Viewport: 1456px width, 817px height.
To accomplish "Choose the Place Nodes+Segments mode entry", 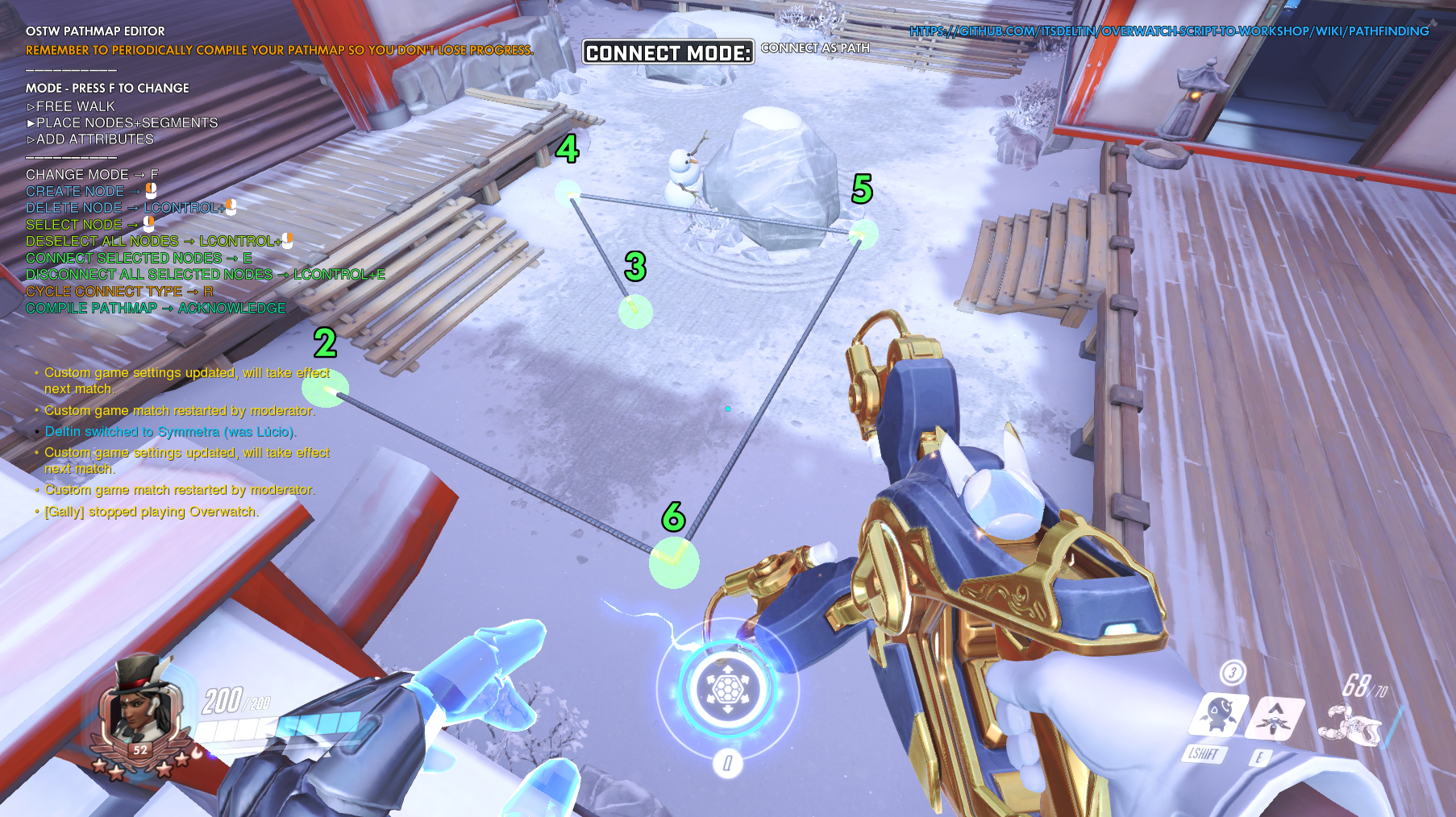I will pos(127,122).
